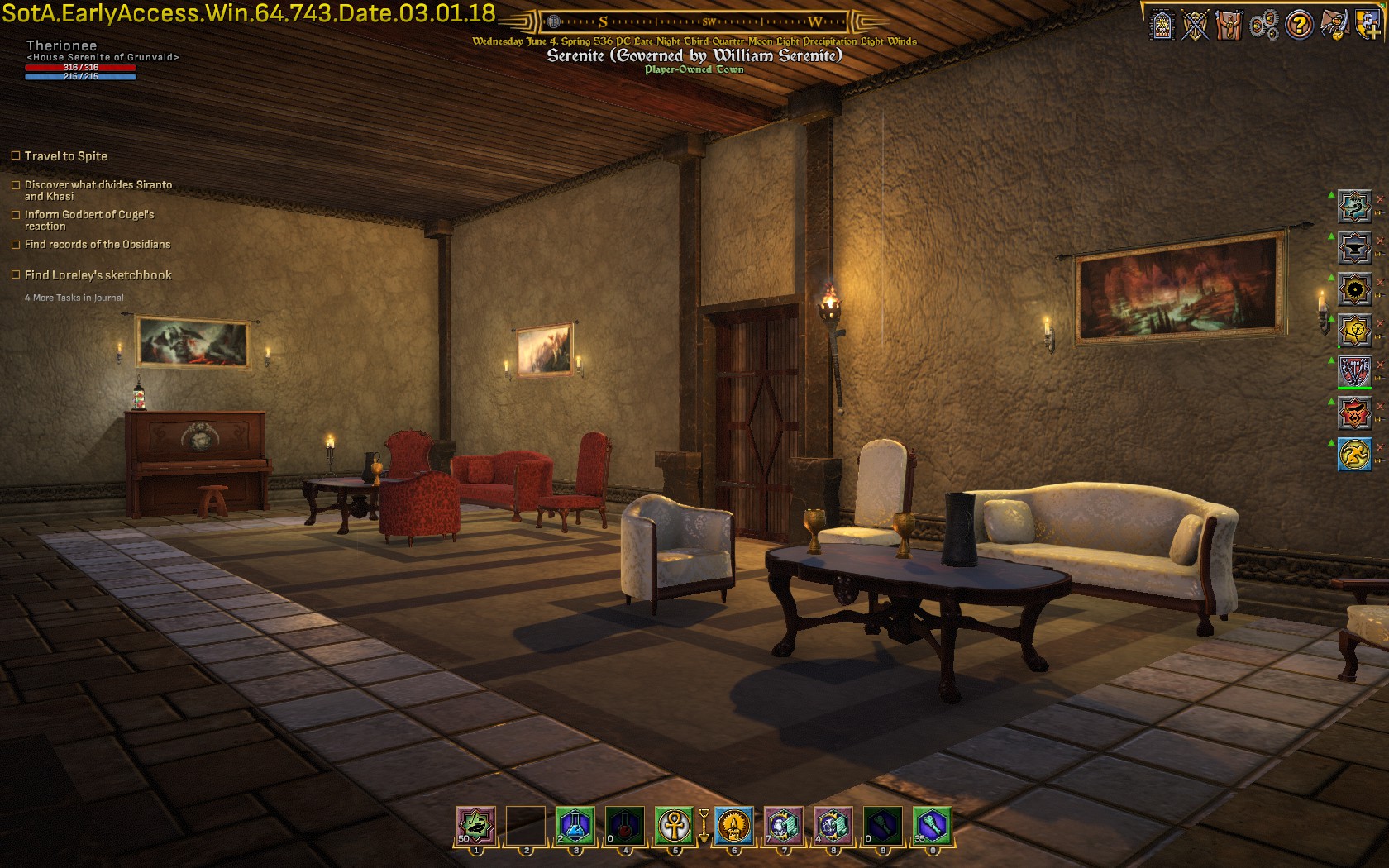1389x868 pixels.
Task: Activate the ankh ability in slot 5
Action: click(675, 825)
